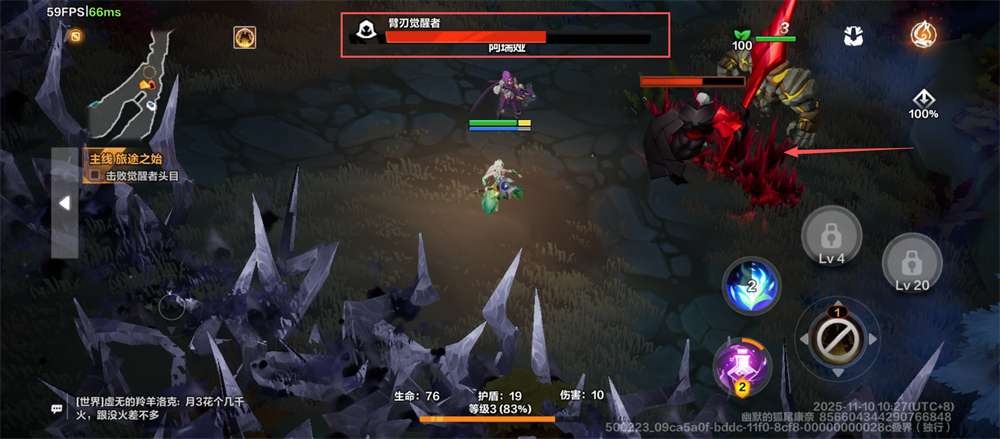This screenshot has width=1000, height=439.
Task: Select the boss 臂刃觉醒者 health banner
Action: click(x=503, y=35)
